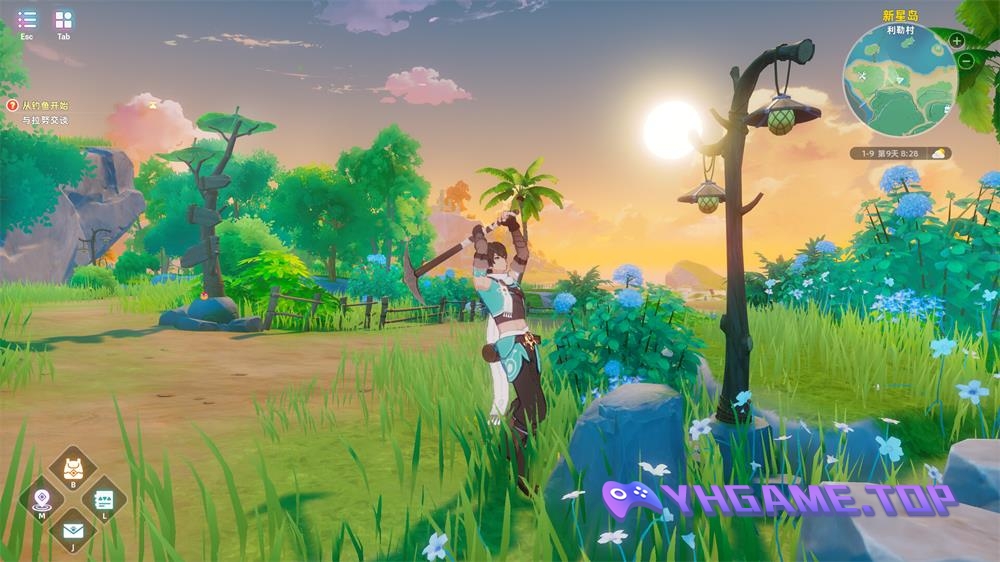
Task: Open the map pin icon
Action: 42,497
